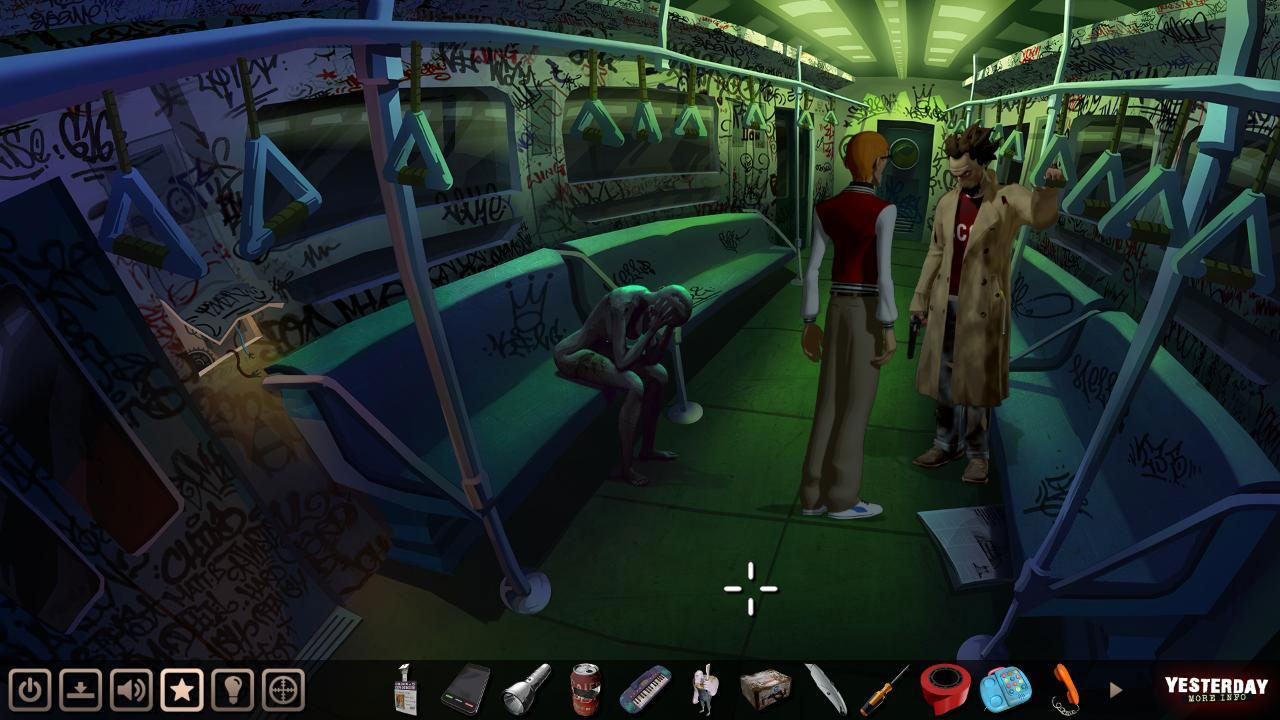Screen dimensions: 1280x720
Task: Choose the red soda can item
Action: coord(585,689)
